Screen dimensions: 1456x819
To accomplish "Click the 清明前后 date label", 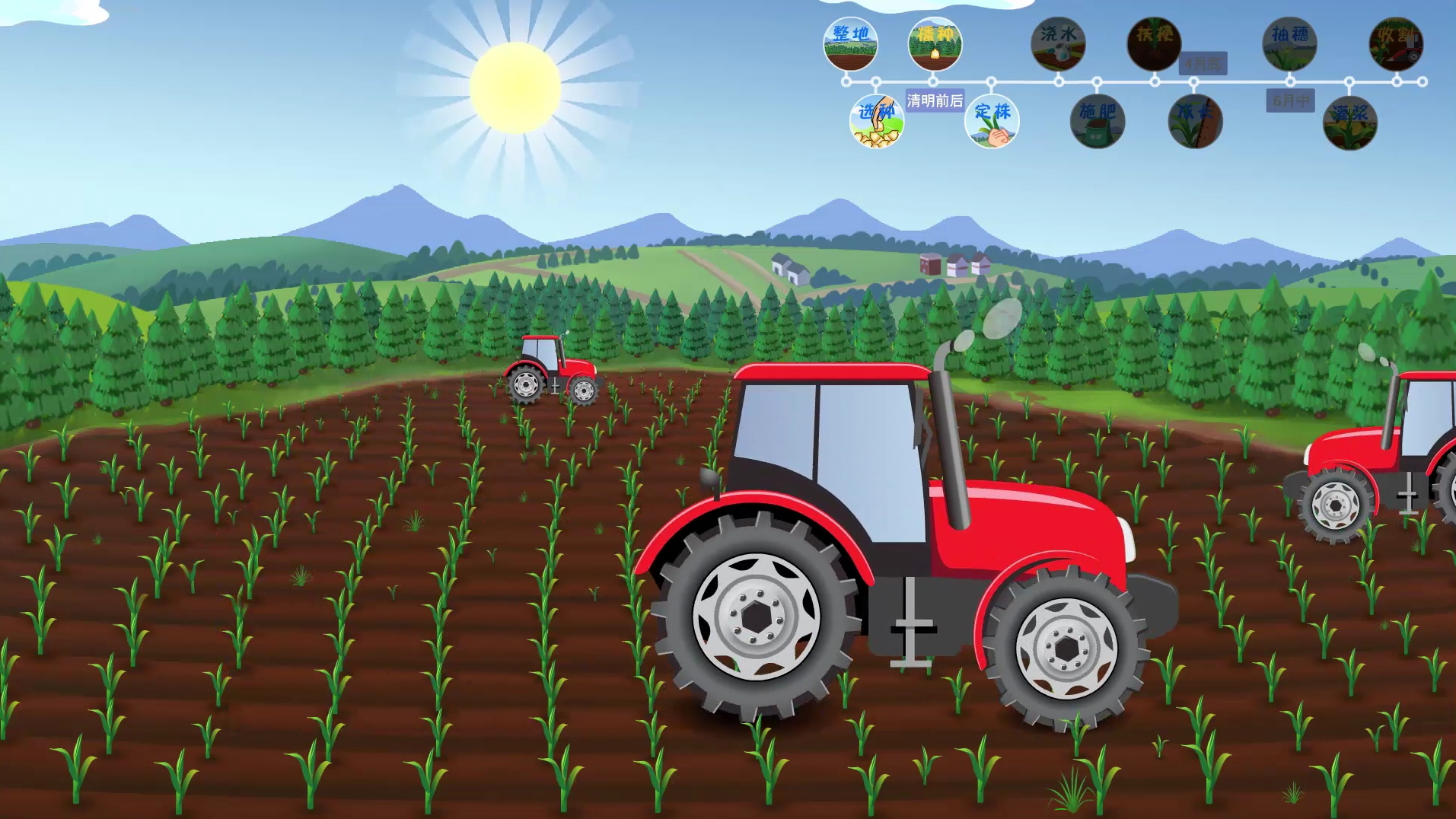I will point(935,100).
